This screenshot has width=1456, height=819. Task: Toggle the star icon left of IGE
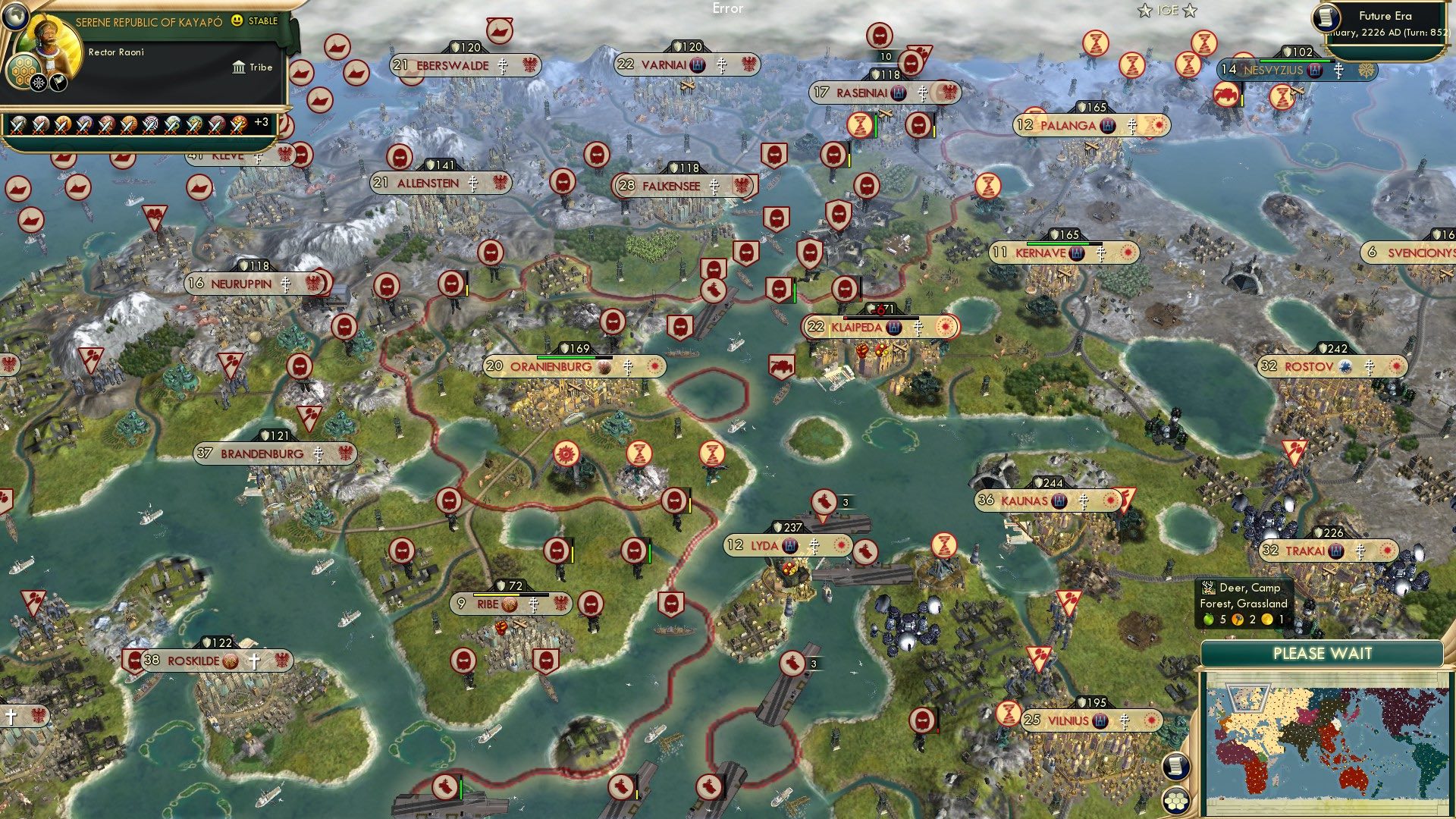[1146, 11]
